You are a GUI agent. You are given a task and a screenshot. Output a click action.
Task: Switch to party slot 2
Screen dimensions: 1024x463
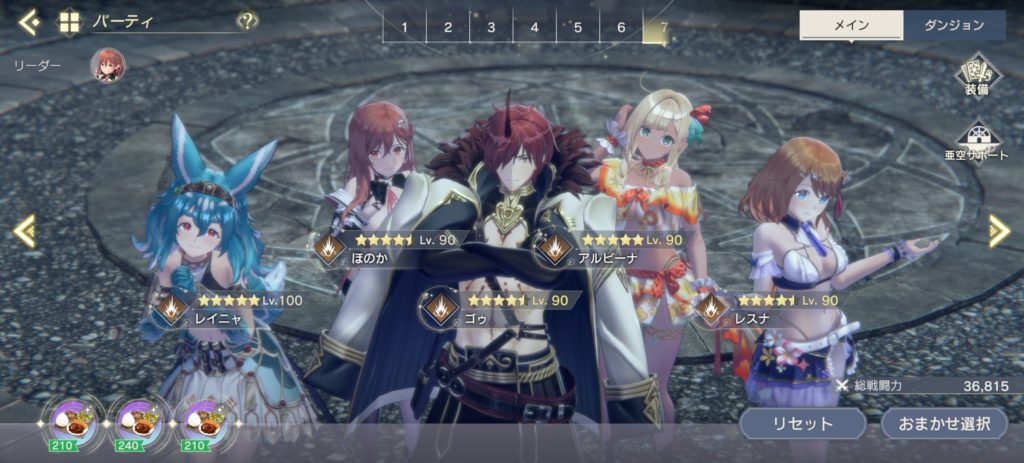coord(448,27)
